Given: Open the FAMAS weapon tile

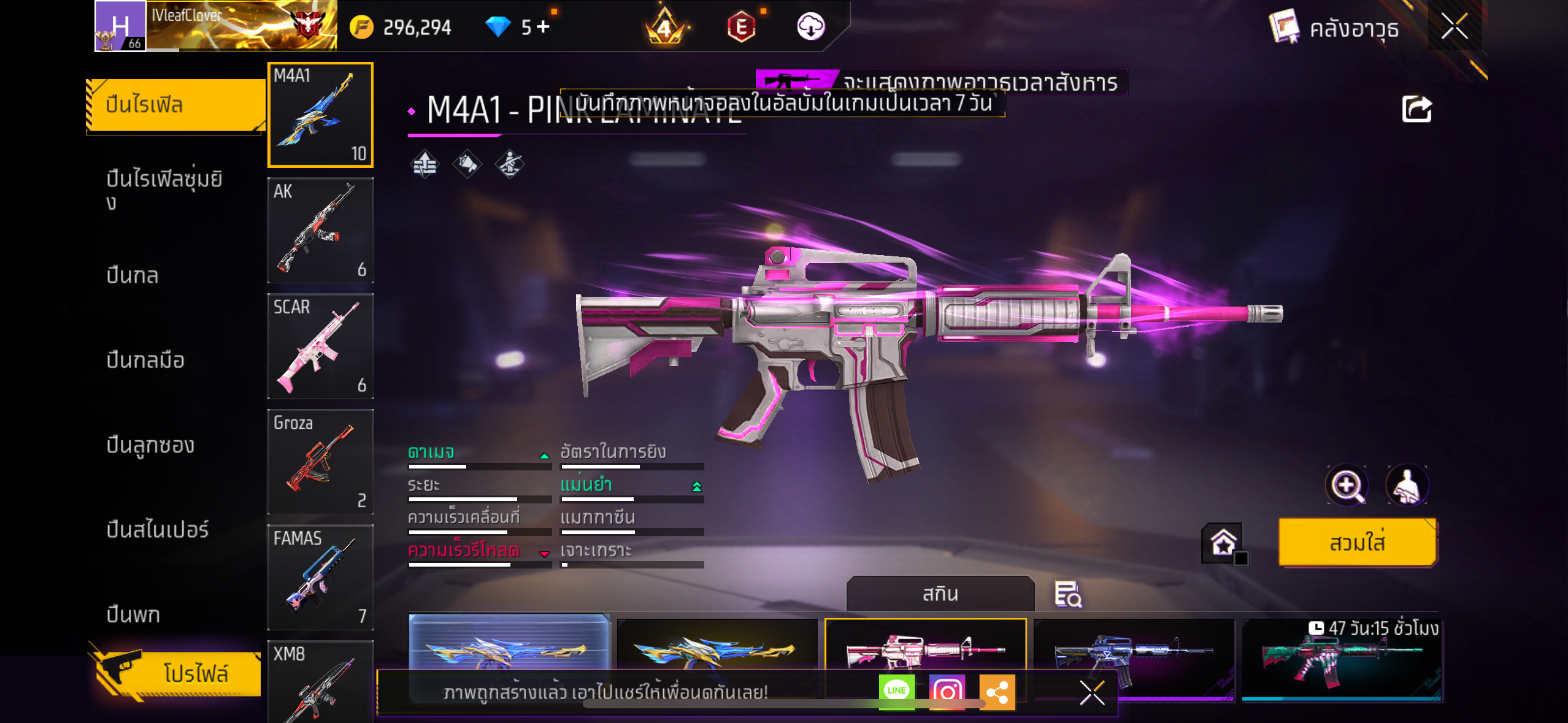Looking at the screenshot, I should click(320, 577).
